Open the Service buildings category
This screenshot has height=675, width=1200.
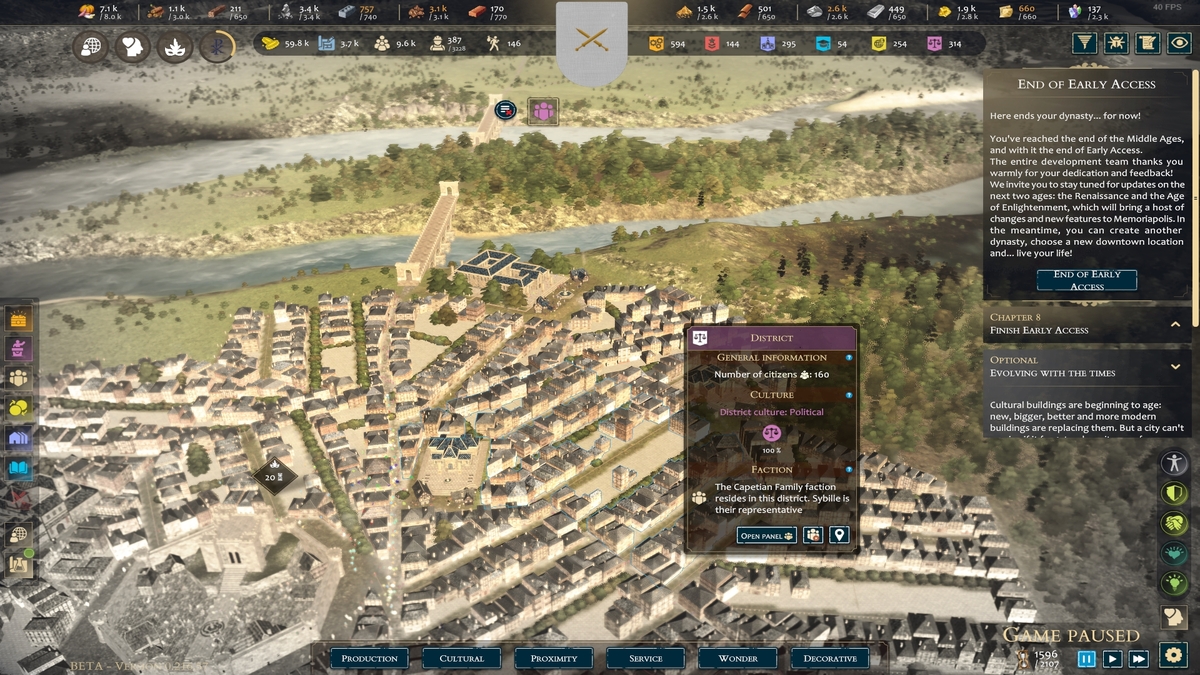(646, 658)
